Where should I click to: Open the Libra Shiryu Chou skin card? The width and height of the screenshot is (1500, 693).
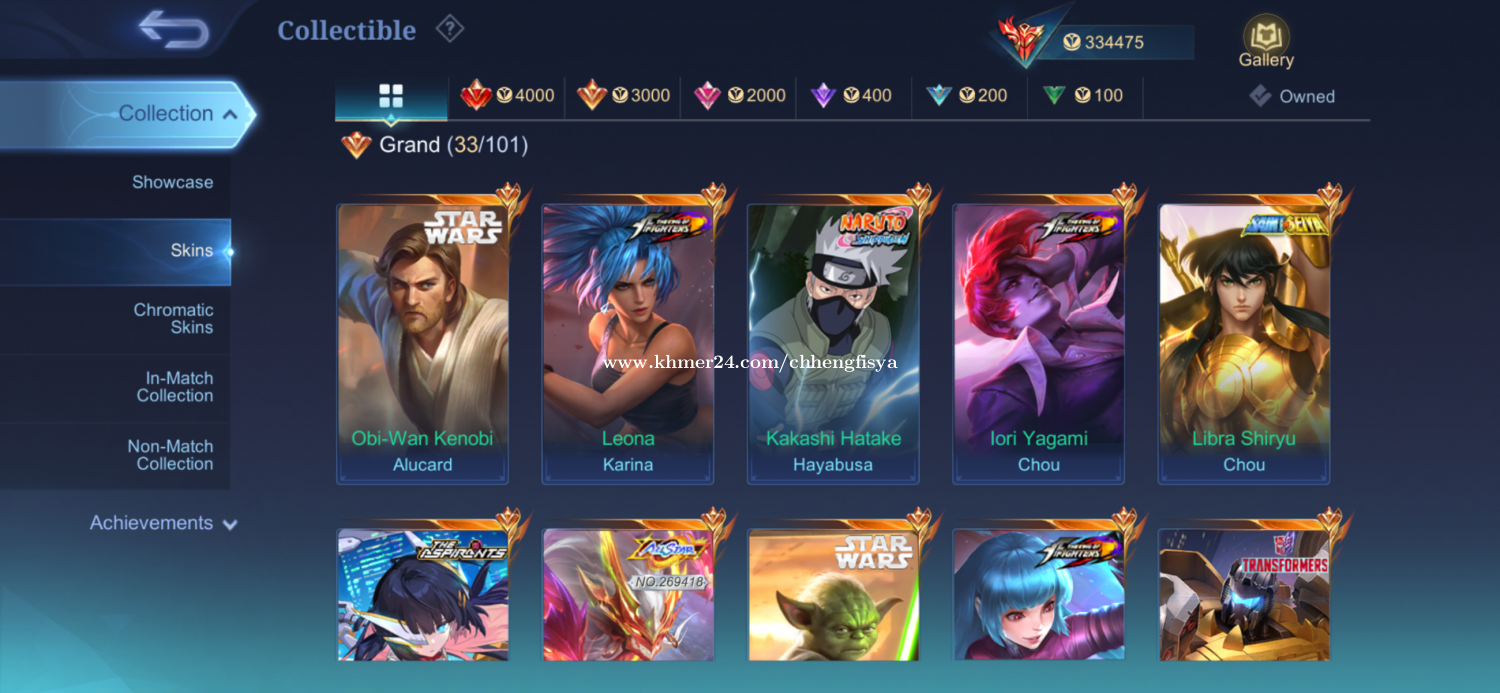pos(1244,343)
